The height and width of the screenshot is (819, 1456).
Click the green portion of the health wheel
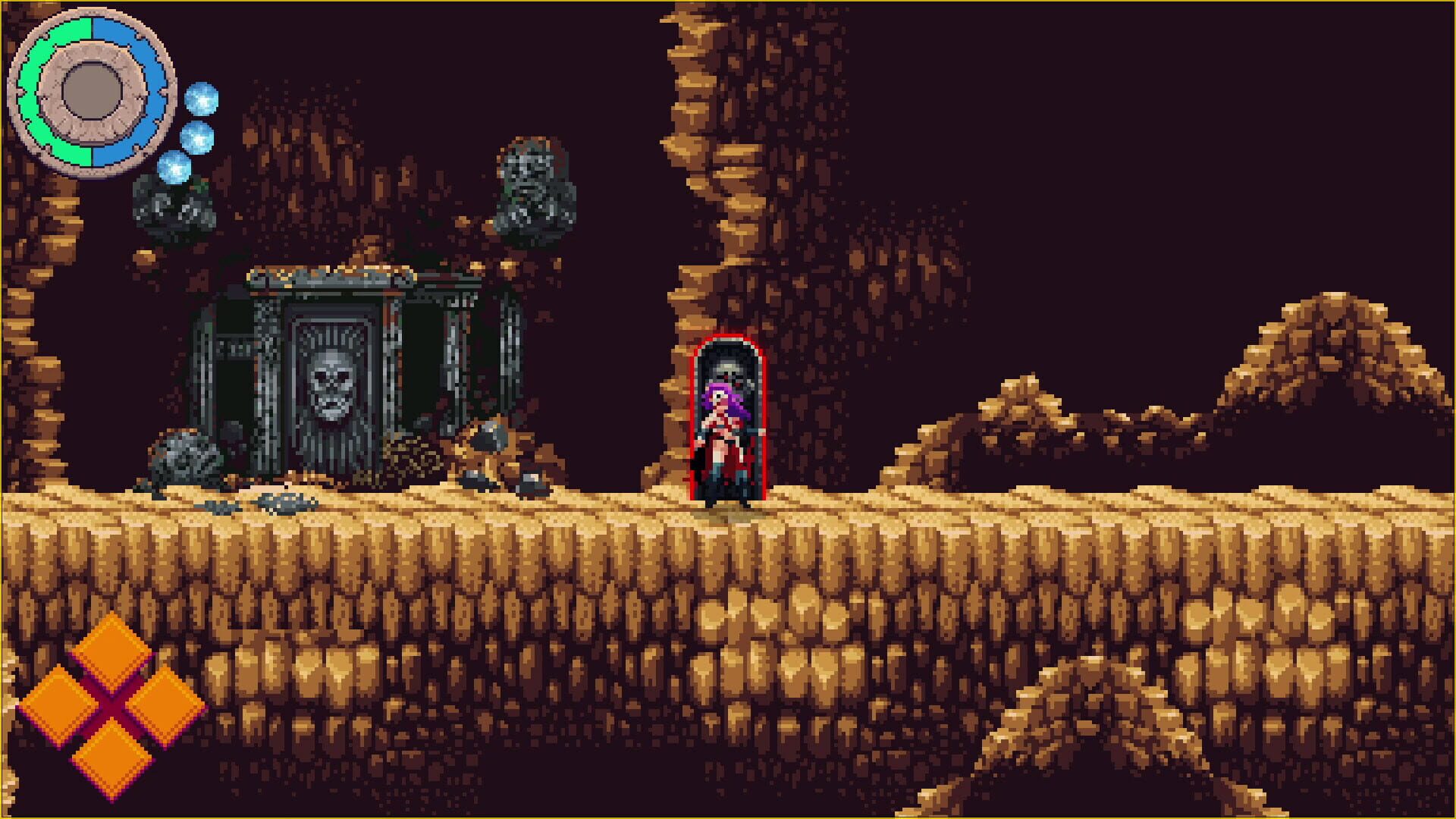coord(34,91)
